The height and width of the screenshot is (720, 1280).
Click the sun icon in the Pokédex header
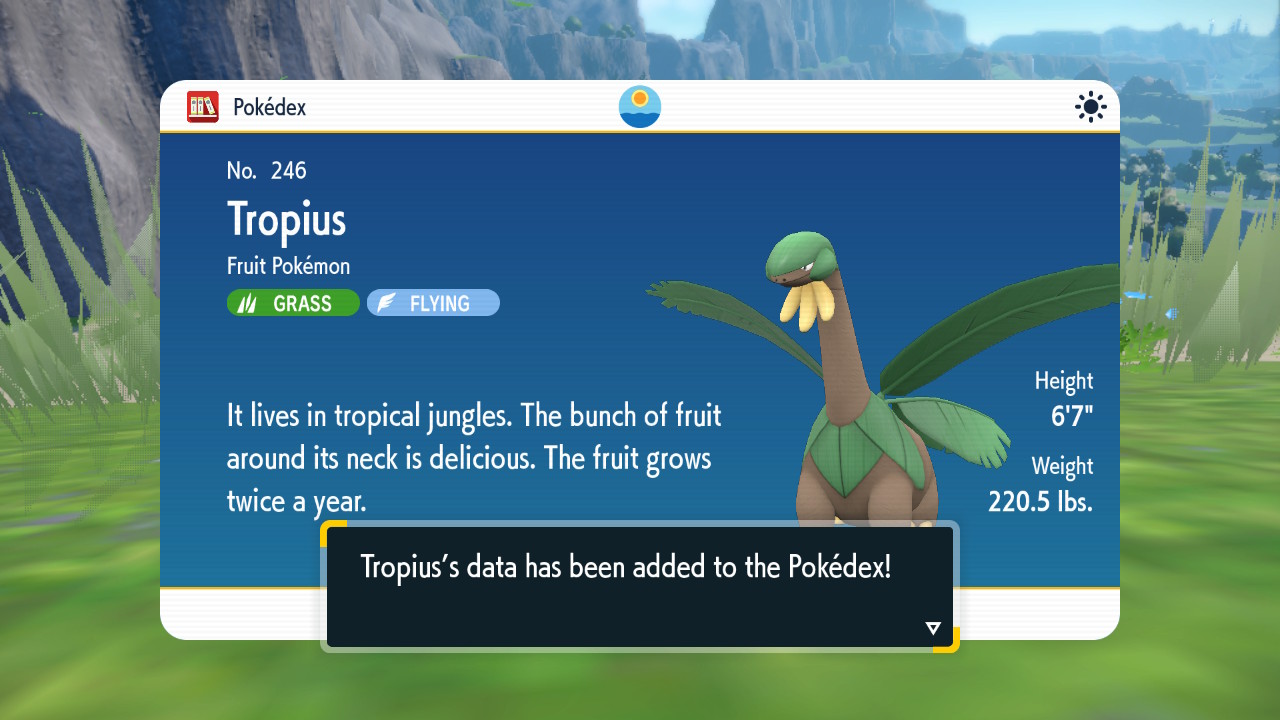coord(1090,107)
